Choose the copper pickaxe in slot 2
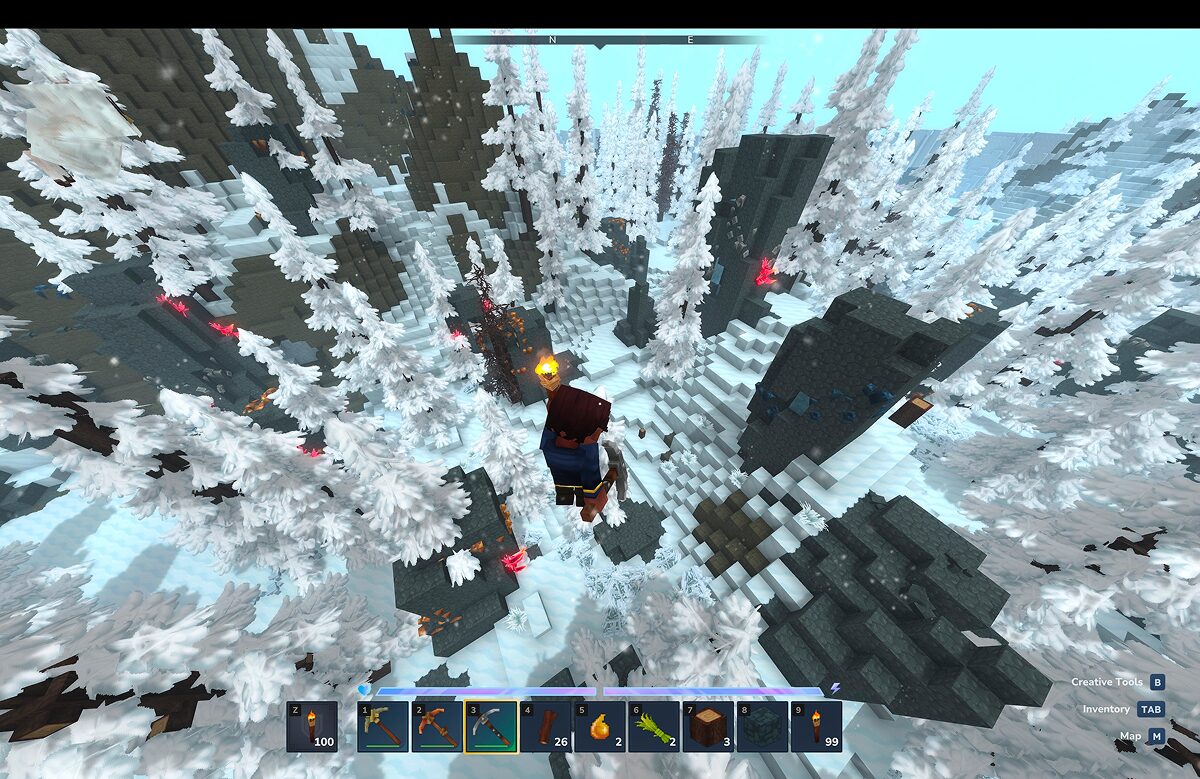Screen dimensions: 1200x779 coord(437,726)
